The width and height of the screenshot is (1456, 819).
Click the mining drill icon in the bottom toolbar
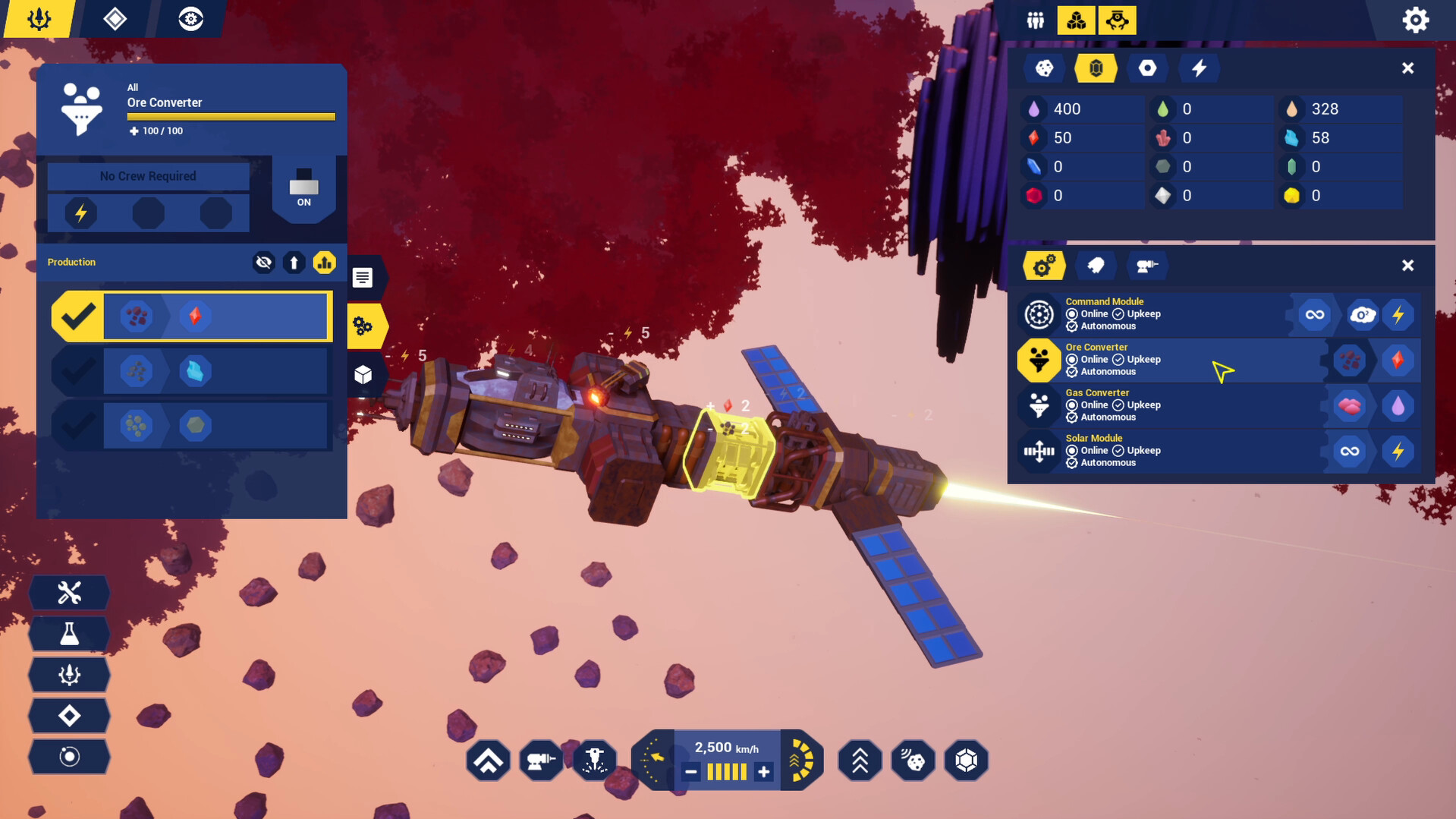coord(541,760)
